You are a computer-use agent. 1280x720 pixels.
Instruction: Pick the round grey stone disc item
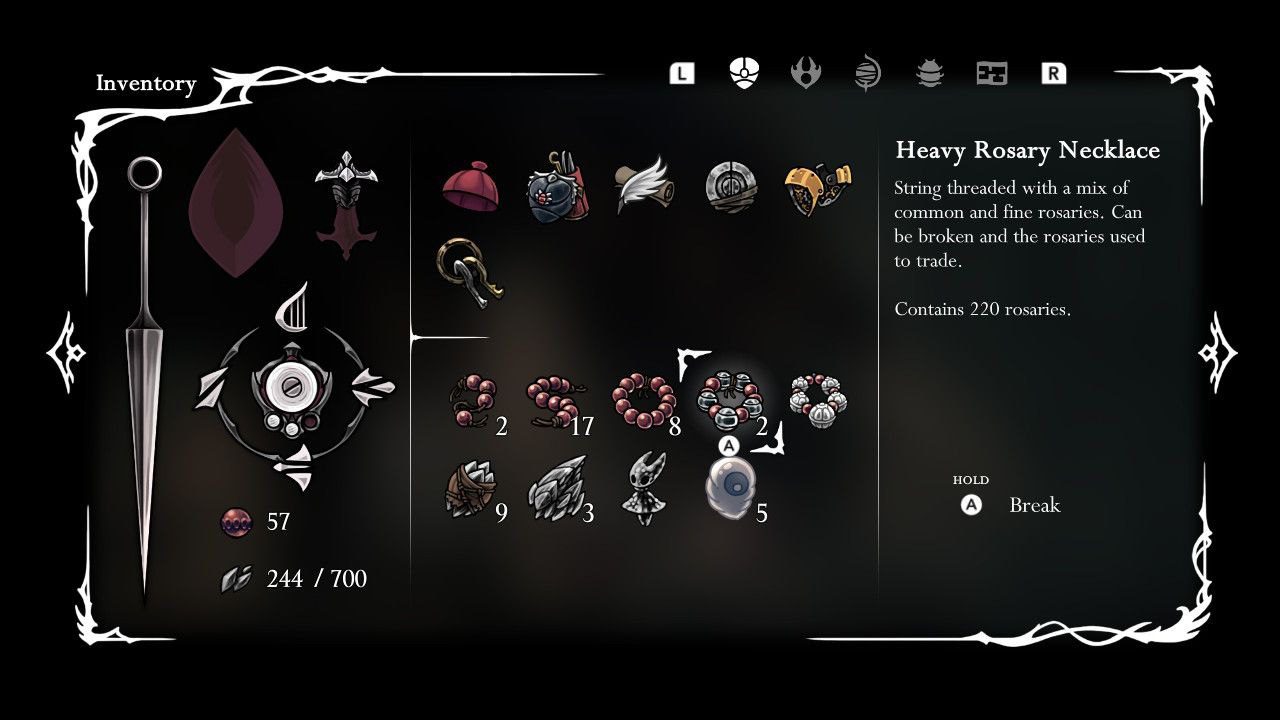[x=730, y=187]
